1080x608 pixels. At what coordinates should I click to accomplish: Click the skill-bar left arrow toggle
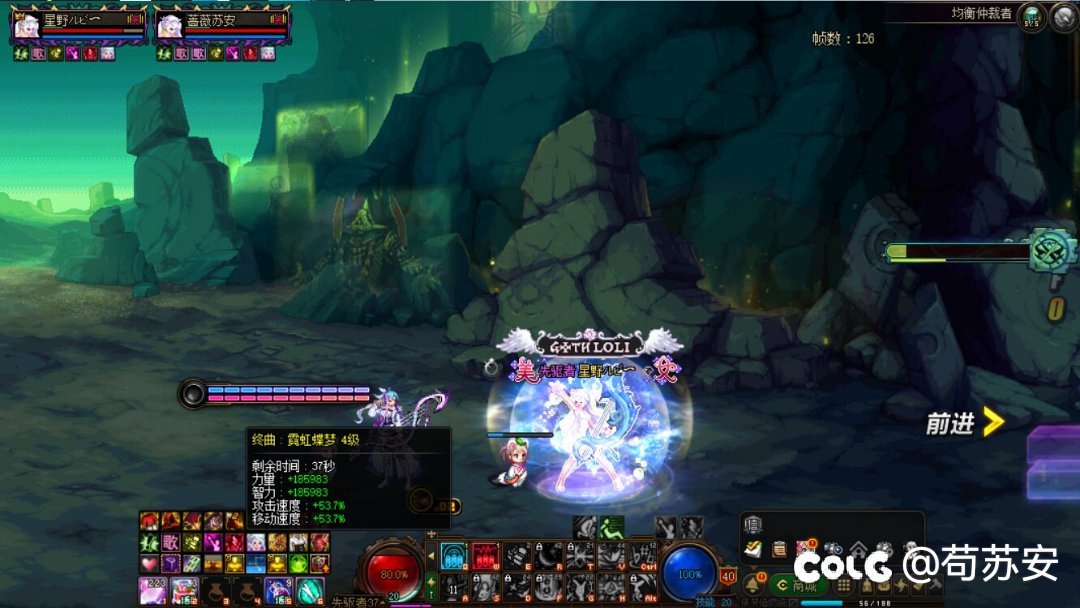pos(431,555)
